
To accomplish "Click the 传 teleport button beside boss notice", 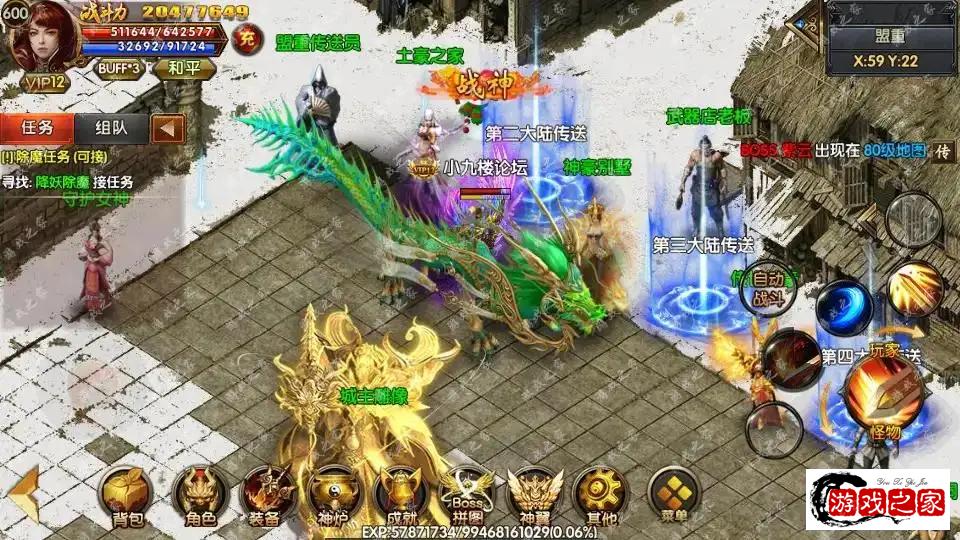I will coord(943,151).
